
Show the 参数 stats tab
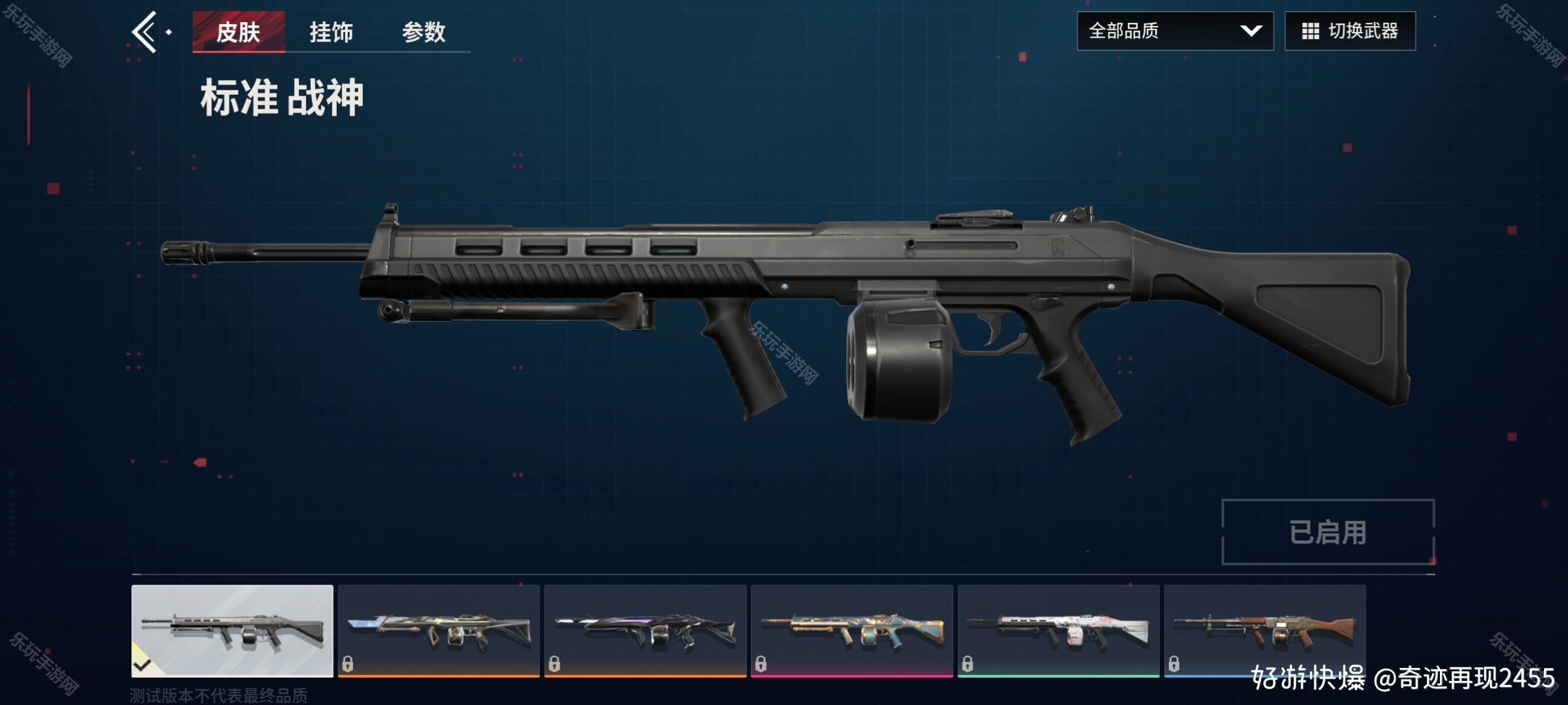pyautogui.click(x=423, y=31)
